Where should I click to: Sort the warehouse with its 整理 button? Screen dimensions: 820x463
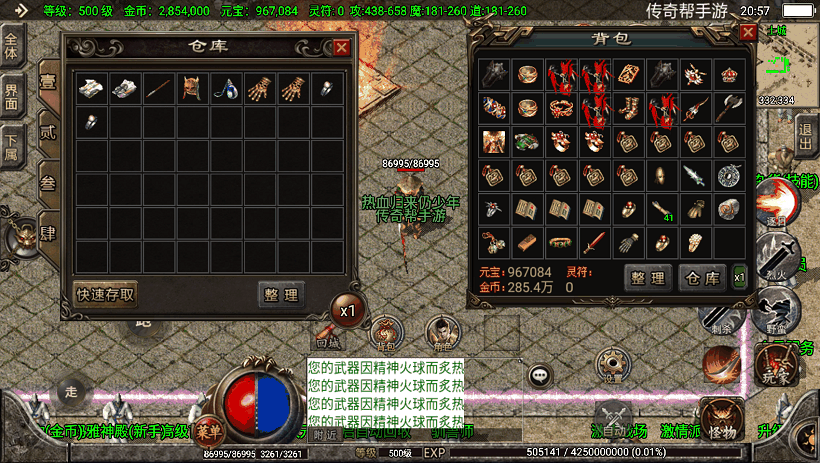tap(282, 294)
